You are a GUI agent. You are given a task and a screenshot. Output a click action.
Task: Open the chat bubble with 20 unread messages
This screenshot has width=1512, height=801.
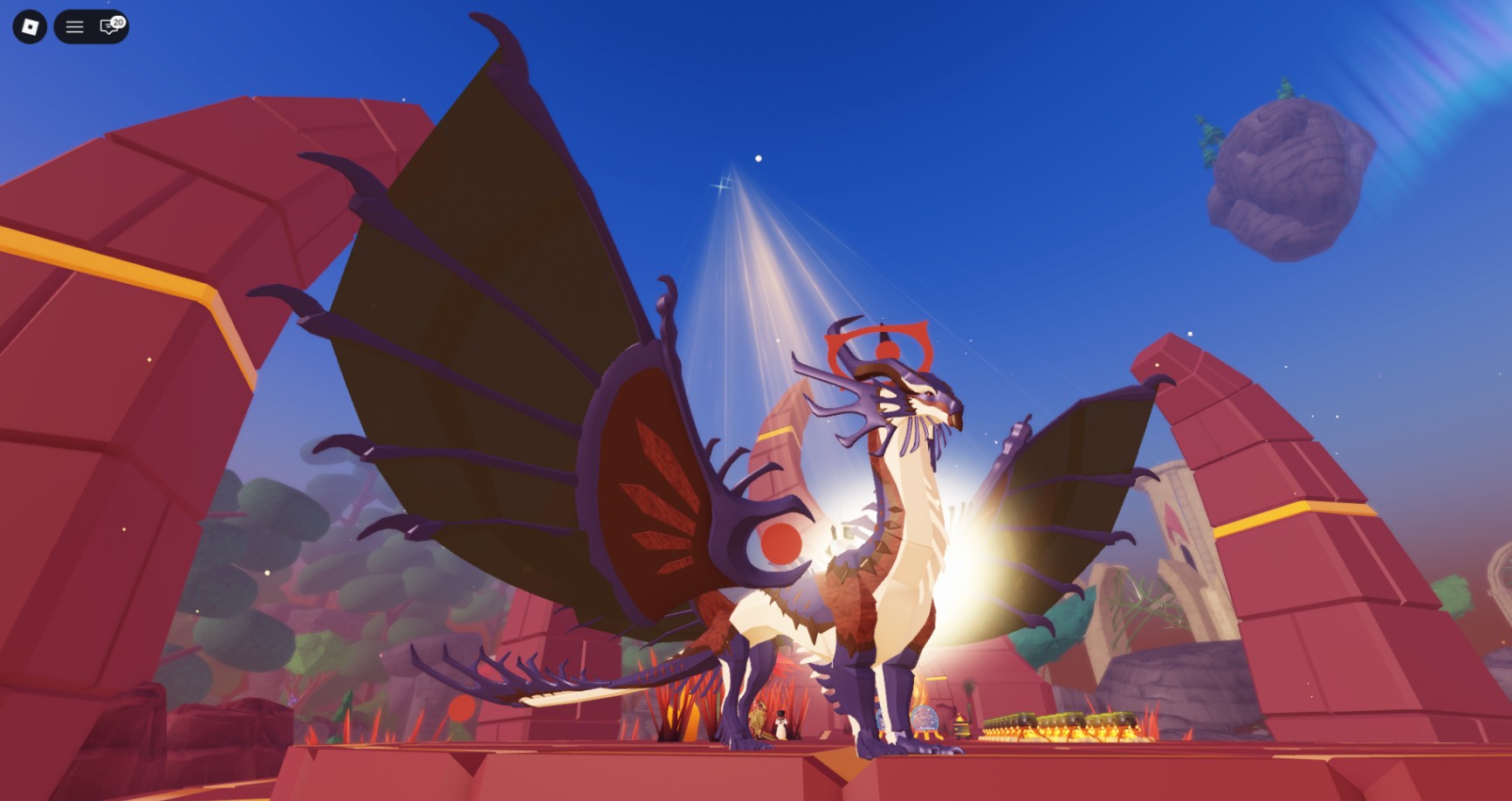107,27
